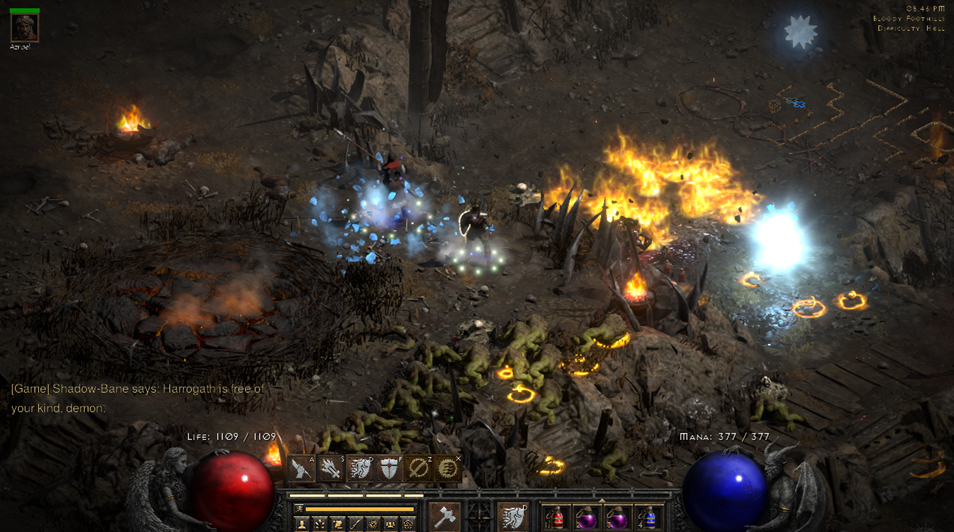Select mercenary Azrael's portrait

point(24,27)
